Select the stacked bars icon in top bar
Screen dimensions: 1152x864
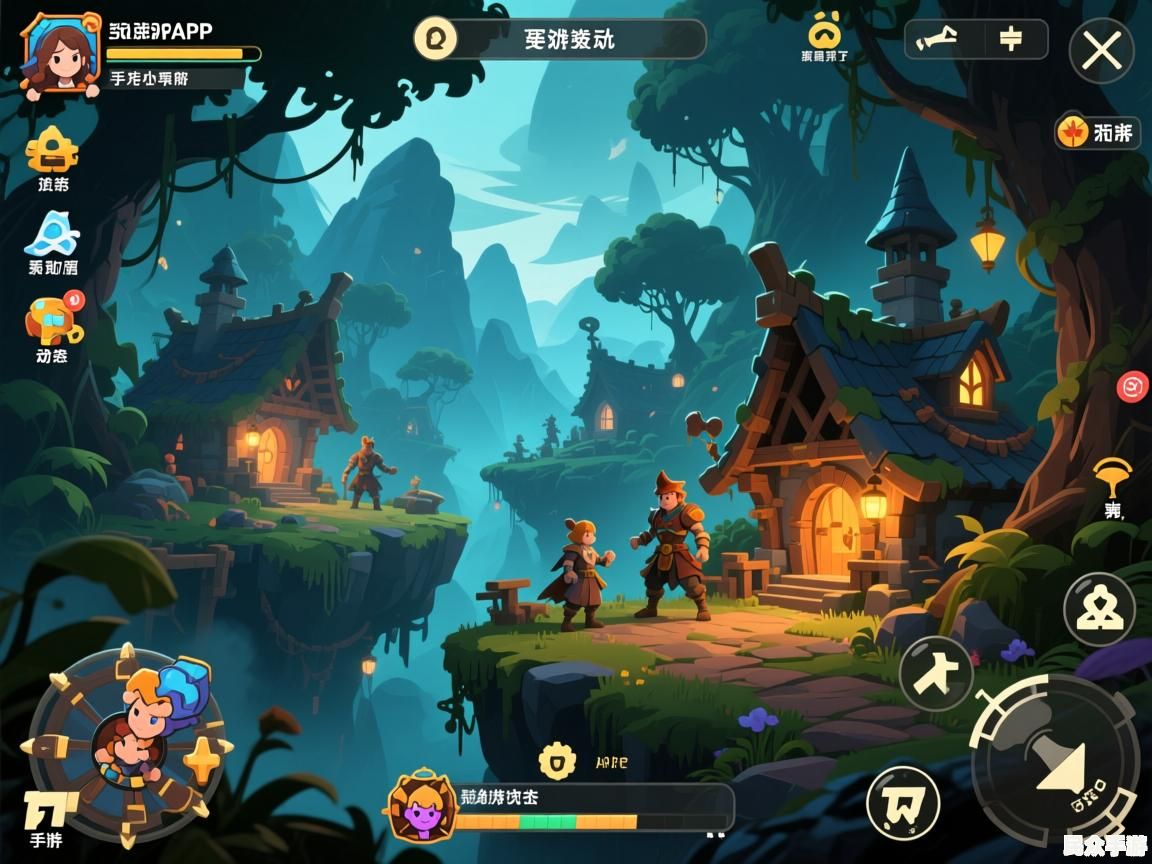[x=1010, y=39]
